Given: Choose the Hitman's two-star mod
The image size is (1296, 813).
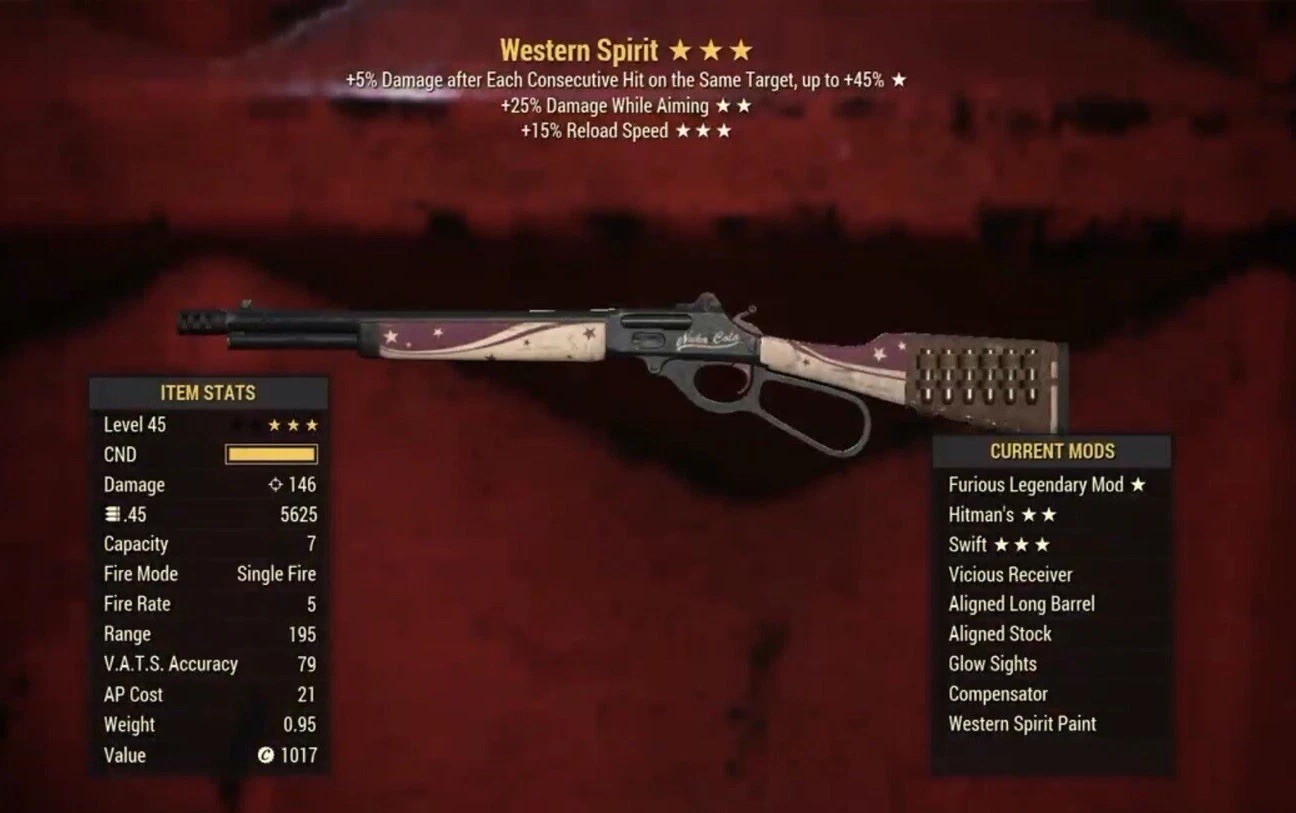Looking at the screenshot, I should point(1002,515).
